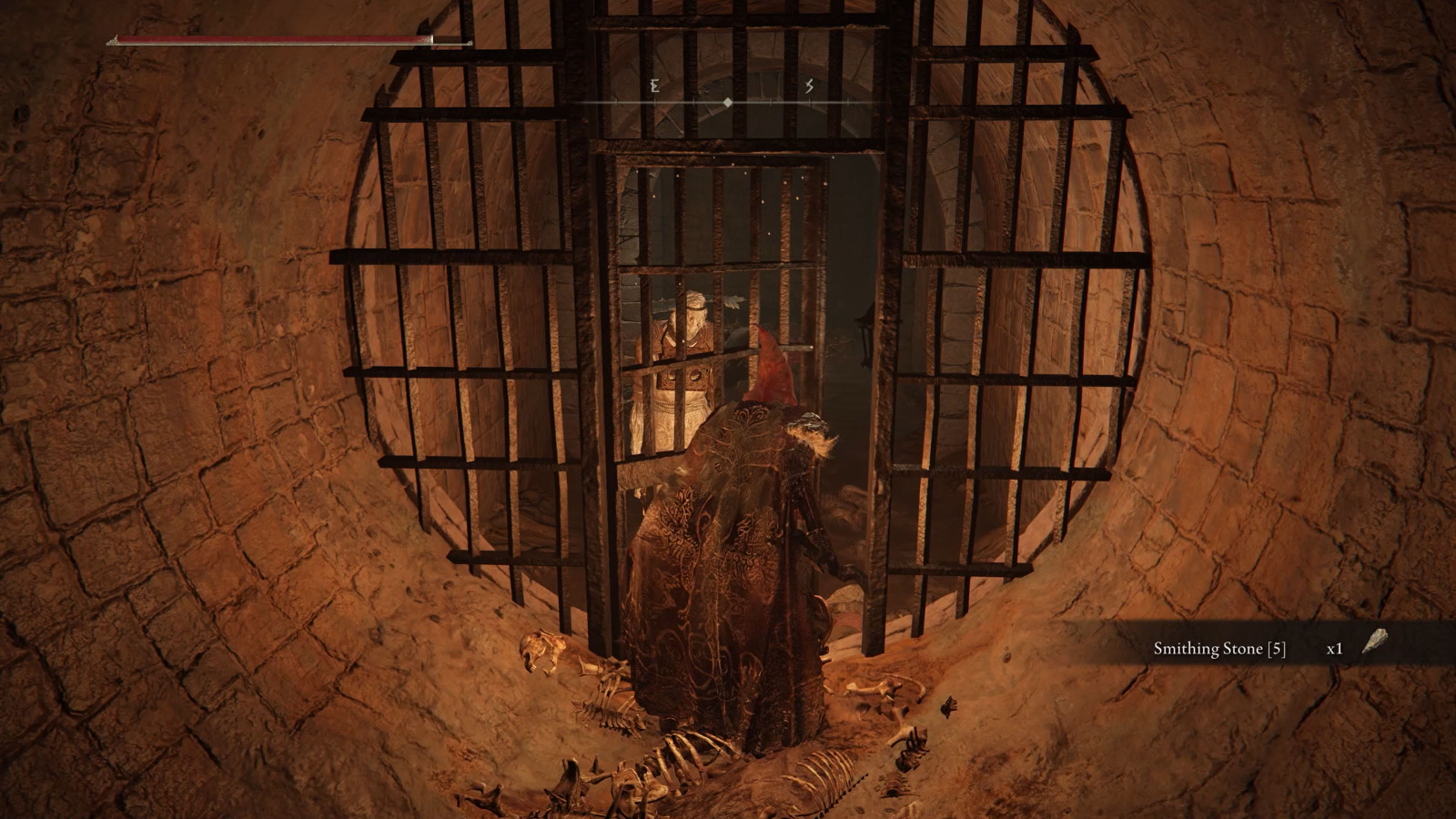Click the rightmost tick on the compass bar
The width and height of the screenshot is (1456, 819).
point(847,102)
